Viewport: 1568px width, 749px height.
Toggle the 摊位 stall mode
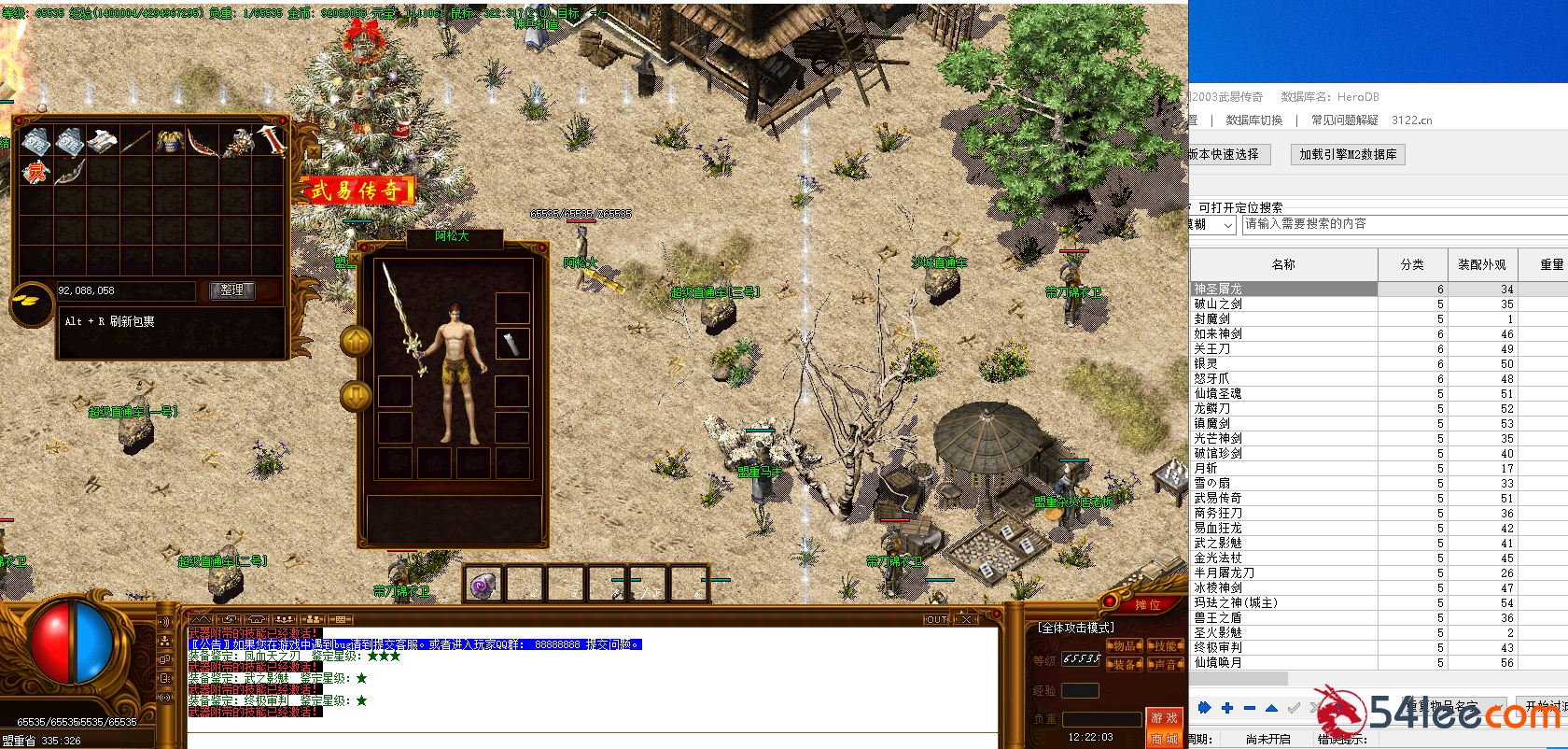(x=1148, y=605)
